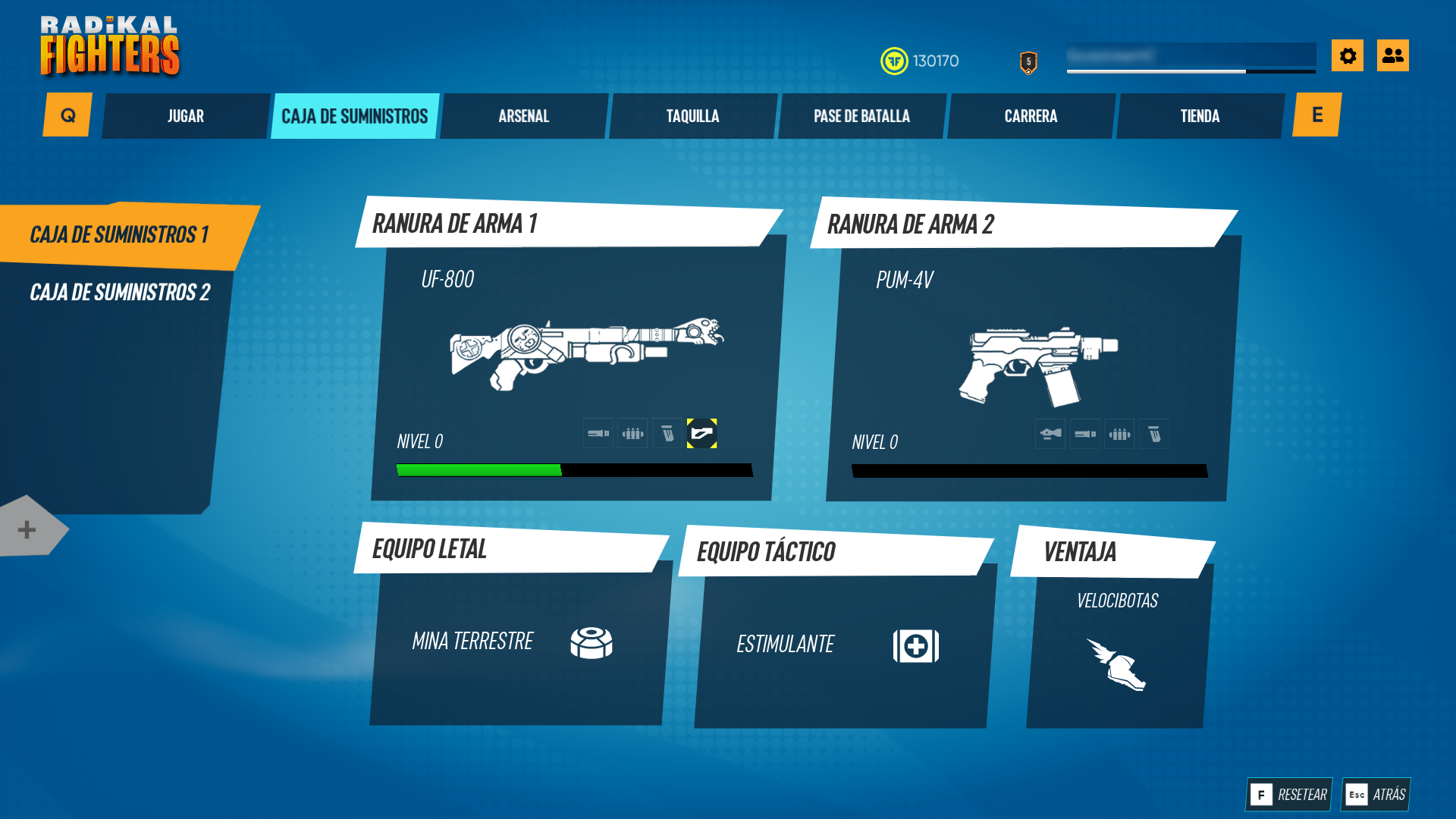Go to the Taquilla tab
The image size is (1456, 819).
coord(692,116)
